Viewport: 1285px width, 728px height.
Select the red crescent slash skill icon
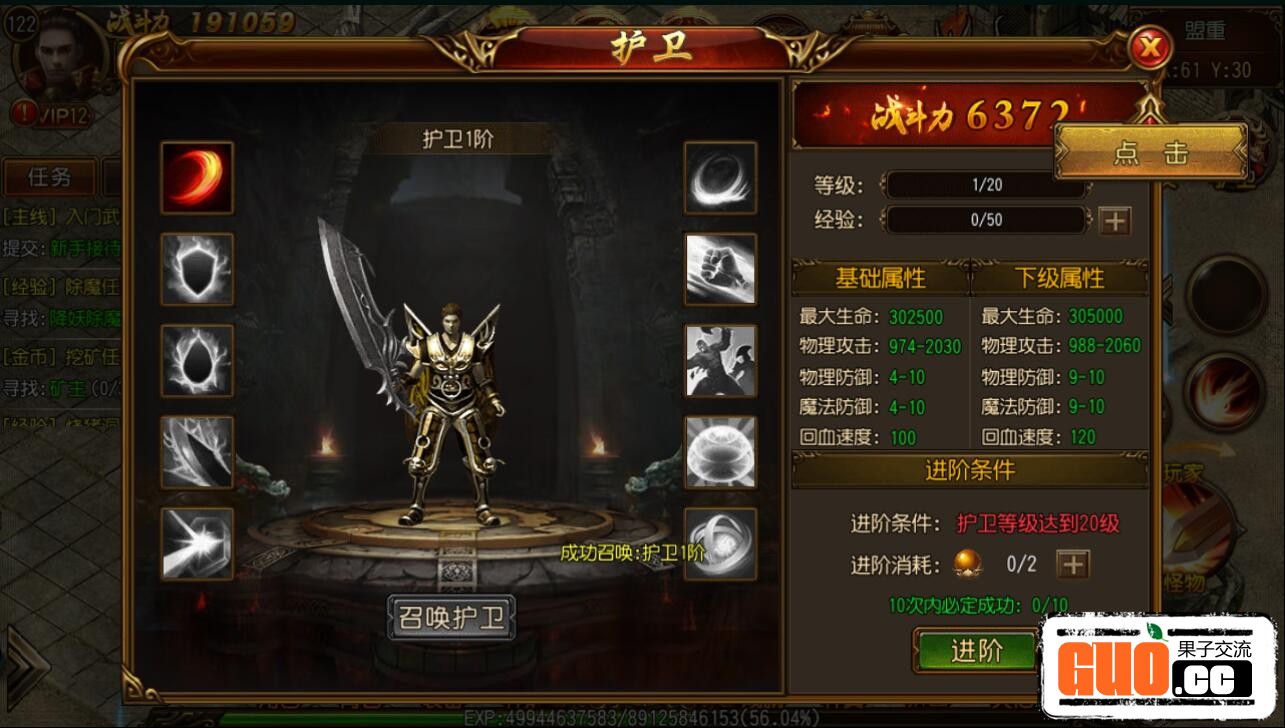click(197, 178)
